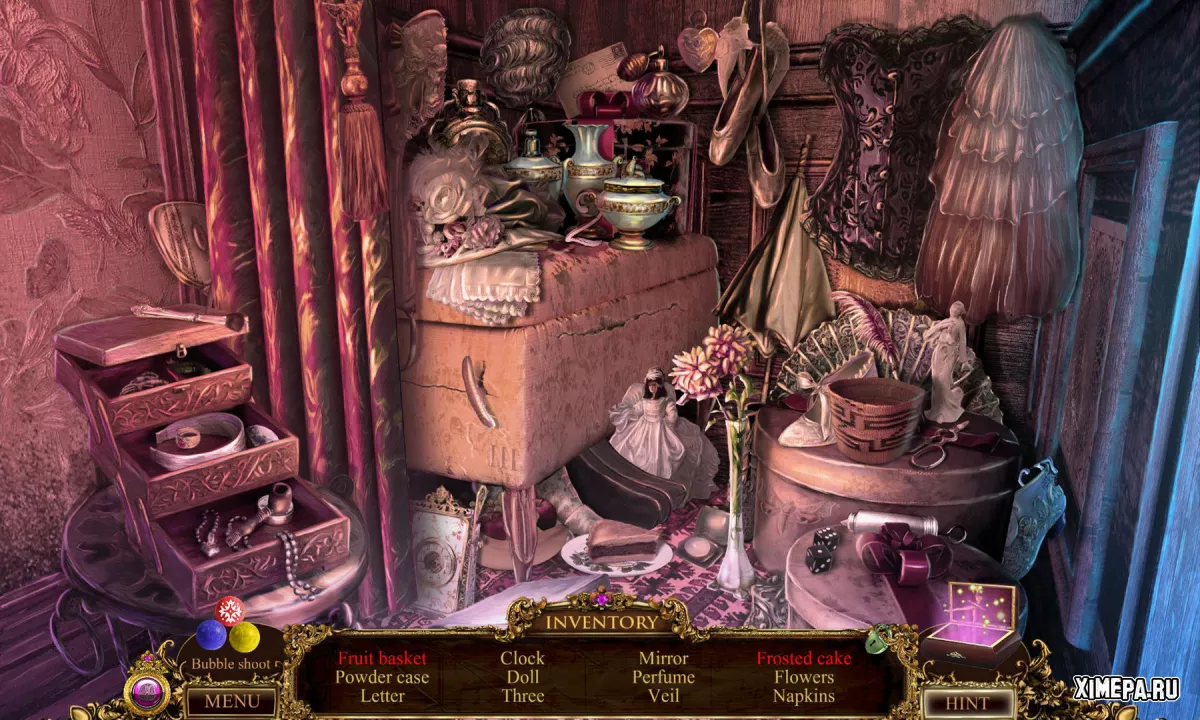
Task: Select the 'Mirror' list entry
Action: pyautogui.click(x=663, y=658)
